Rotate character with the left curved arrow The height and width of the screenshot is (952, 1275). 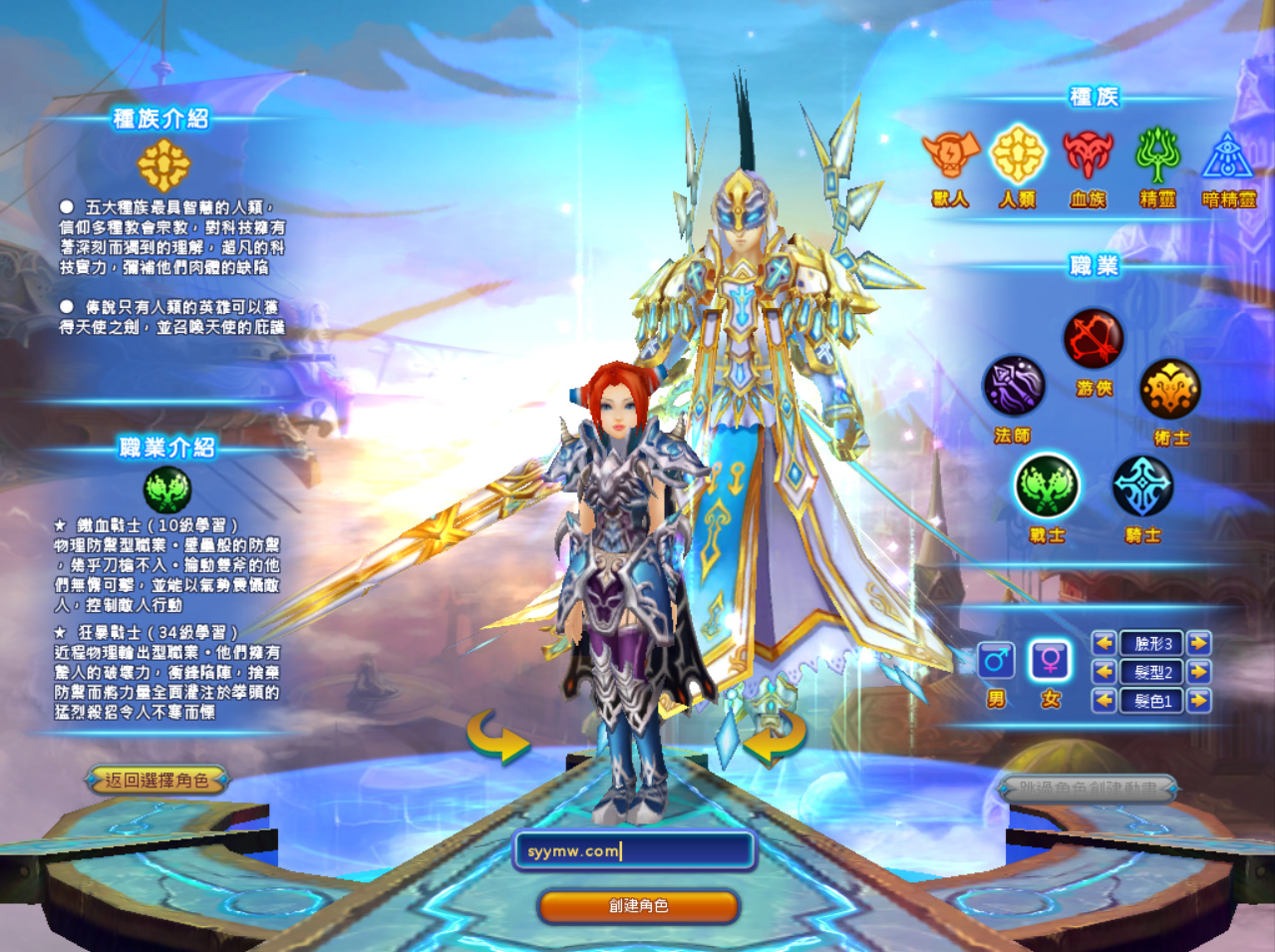(x=497, y=738)
